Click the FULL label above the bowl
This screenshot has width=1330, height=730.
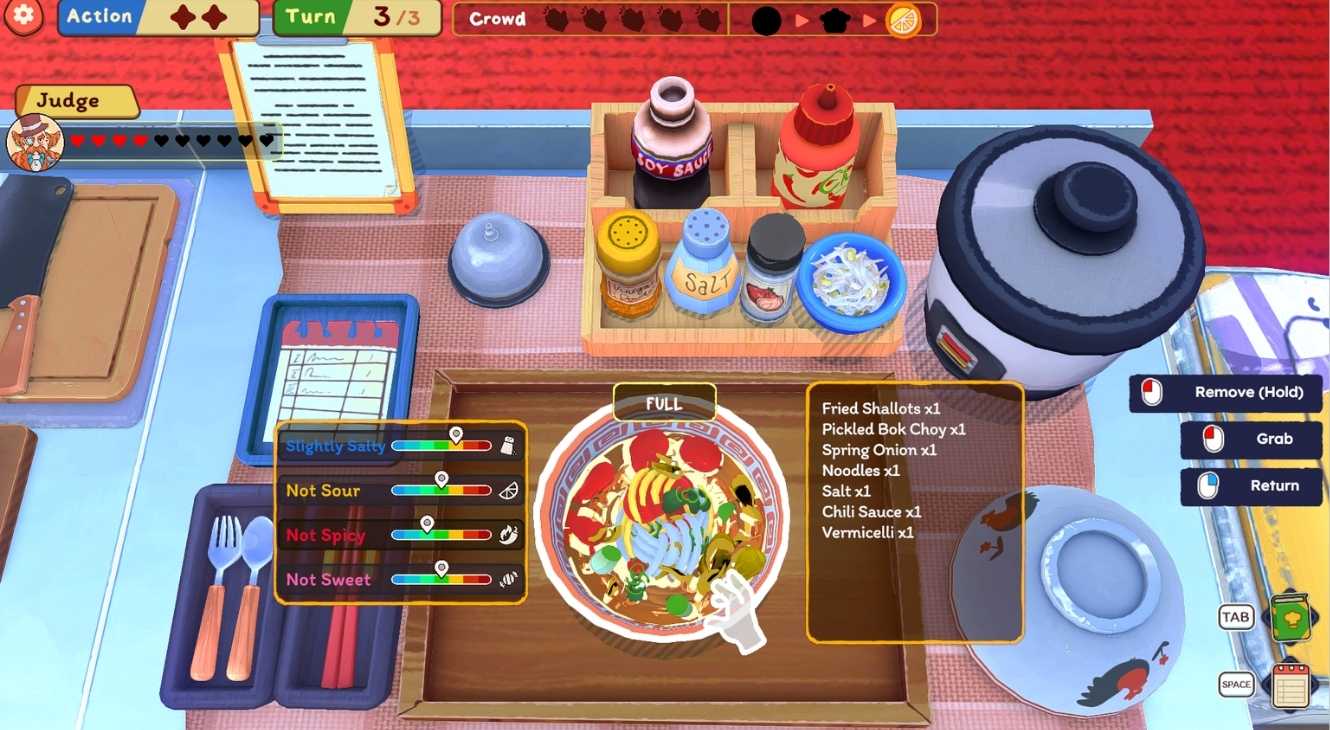(x=663, y=404)
